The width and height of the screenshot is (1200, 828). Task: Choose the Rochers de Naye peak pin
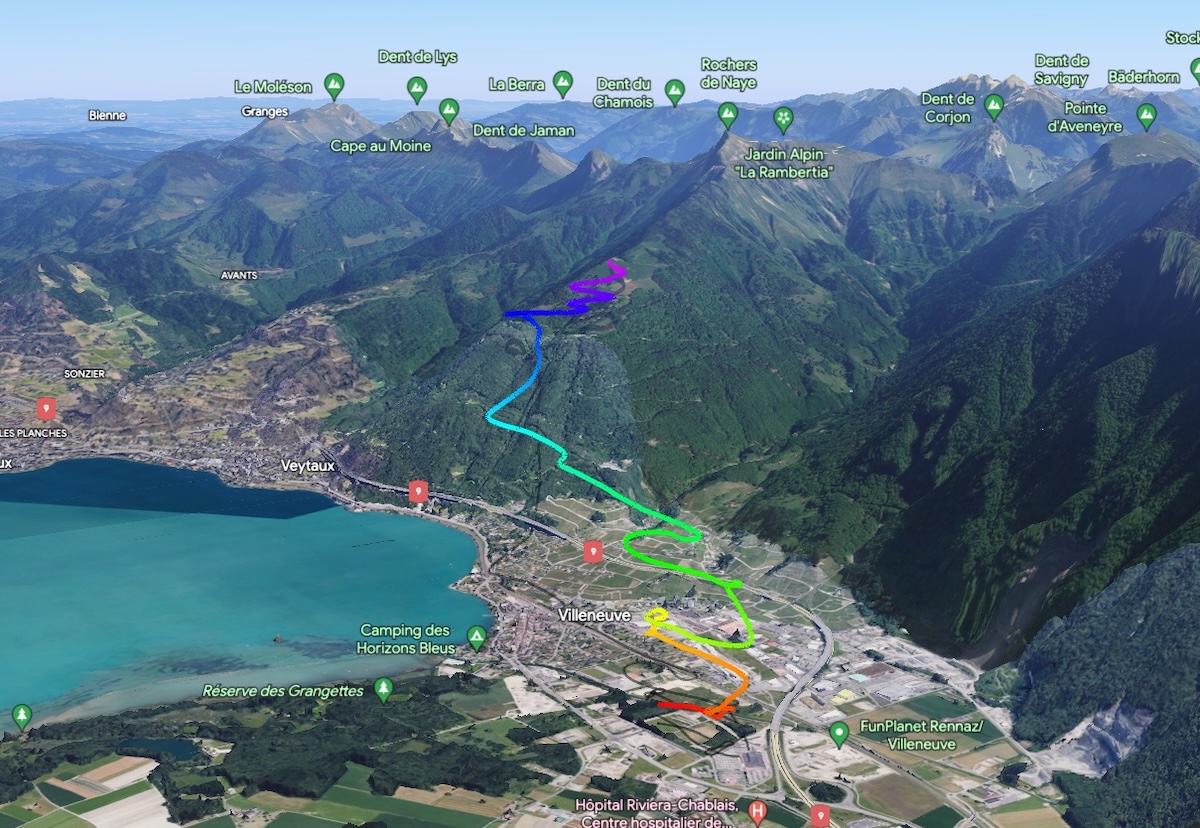[x=728, y=113]
